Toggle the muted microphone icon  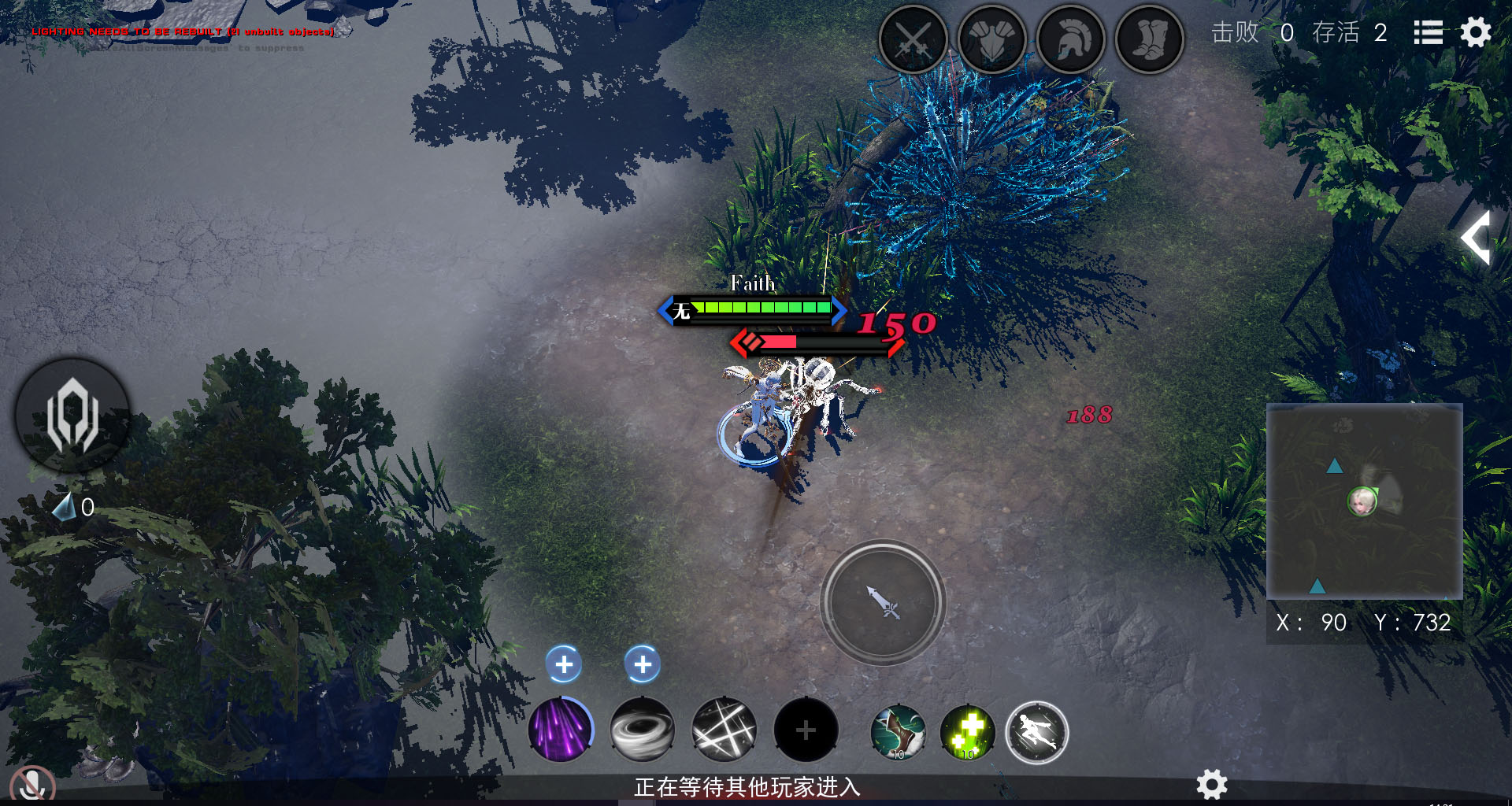[x=33, y=784]
